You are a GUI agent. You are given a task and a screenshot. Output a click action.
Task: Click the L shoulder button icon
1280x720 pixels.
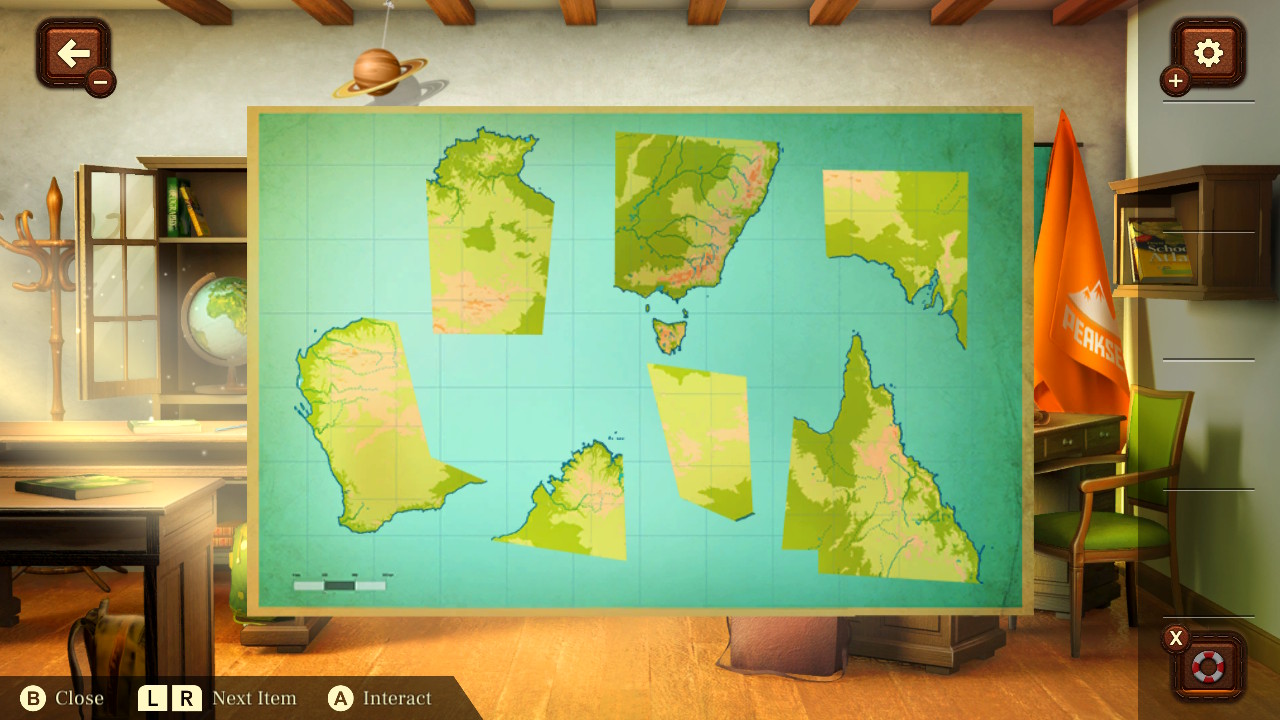pos(152,698)
